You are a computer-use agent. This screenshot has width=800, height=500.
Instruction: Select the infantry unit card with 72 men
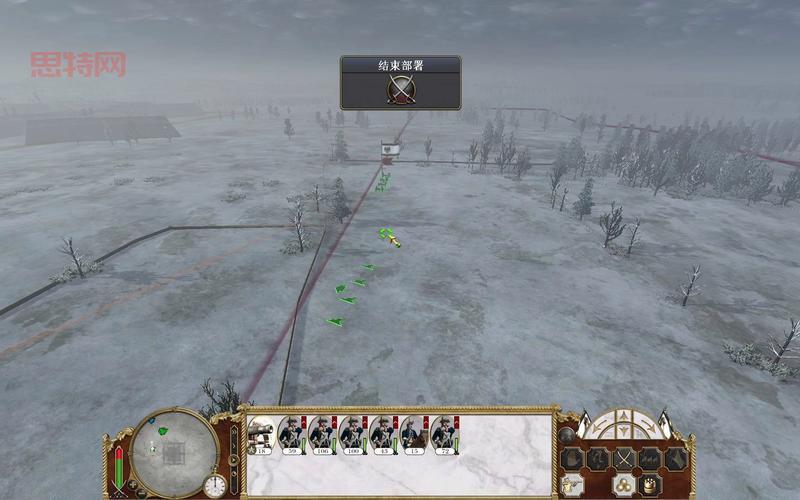(444, 434)
